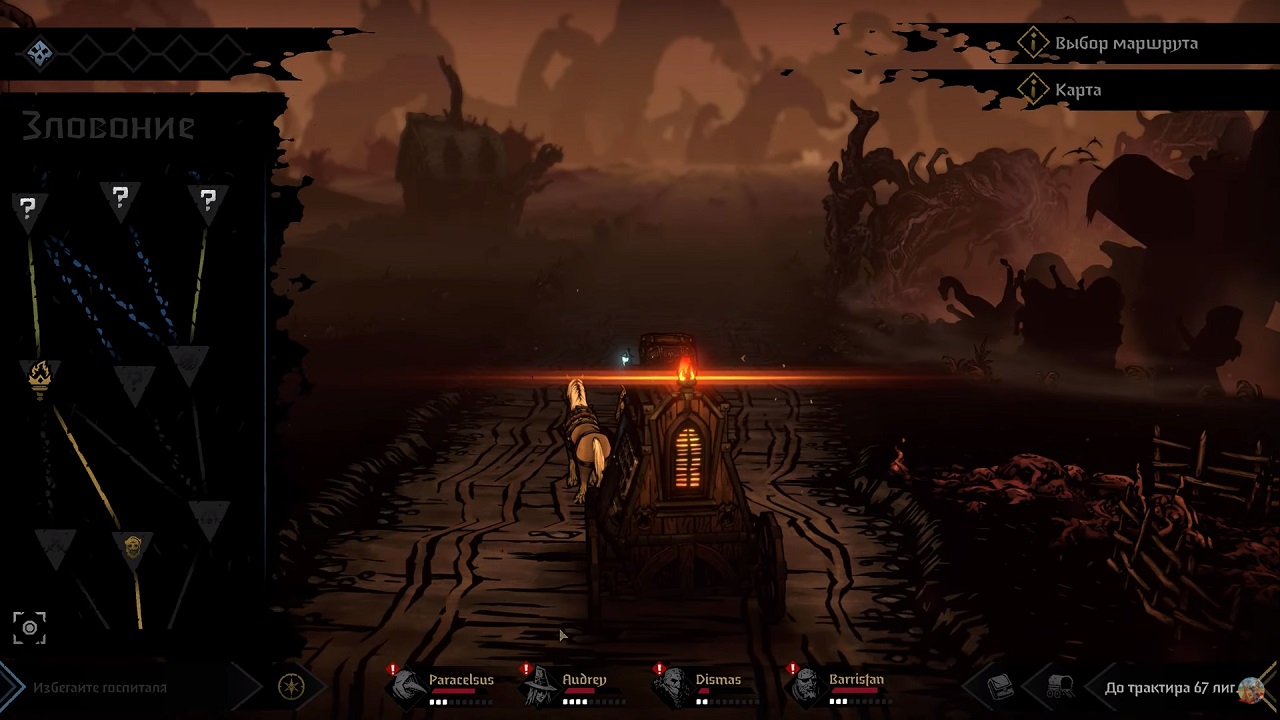Screen dimensions: 1280x720
Task: Select the leftmost question mark destination node
Action: [29, 206]
